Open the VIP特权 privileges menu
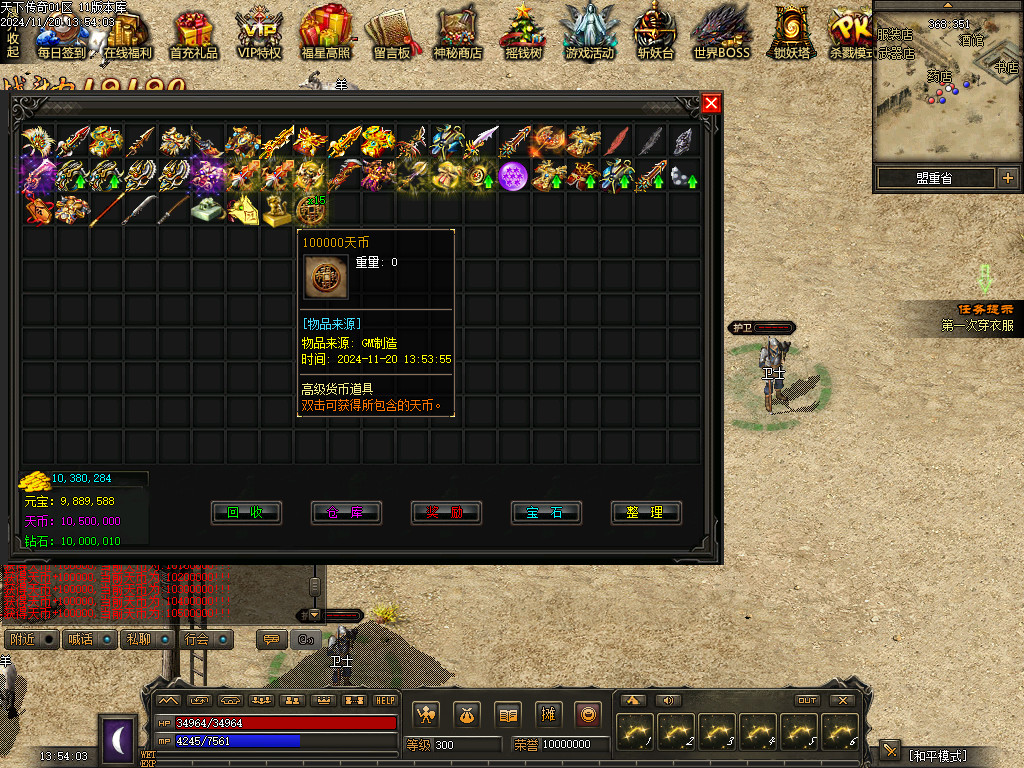The width and height of the screenshot is (1024, 768). [259, 35]
